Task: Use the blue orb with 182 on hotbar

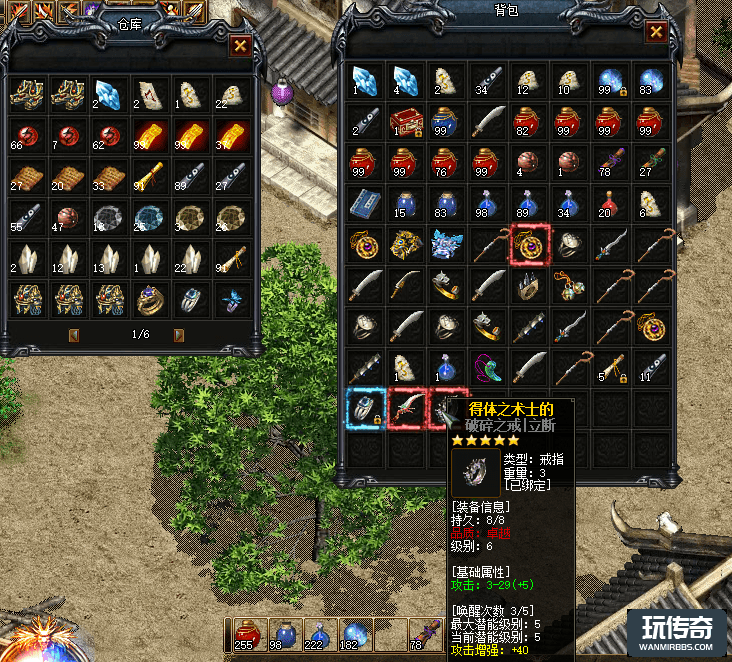Action: (355, 636)
